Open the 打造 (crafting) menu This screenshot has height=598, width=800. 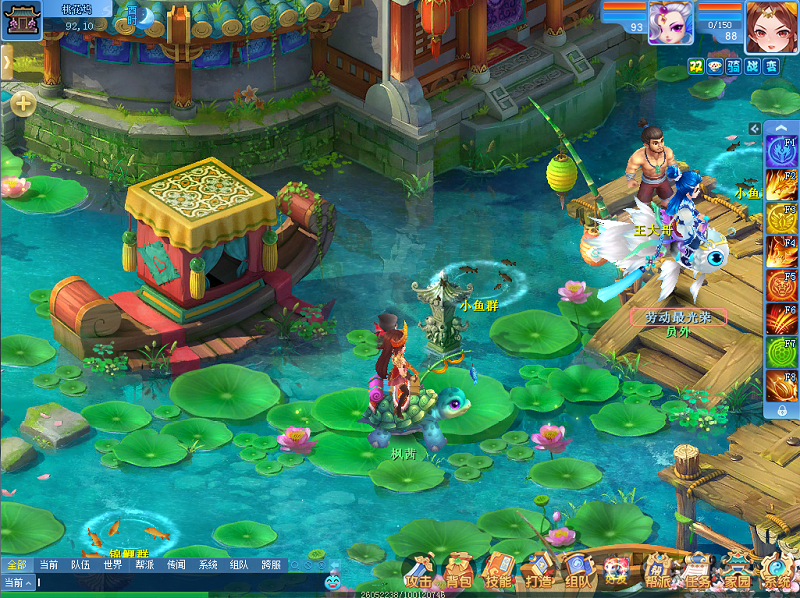pos(538,571)
